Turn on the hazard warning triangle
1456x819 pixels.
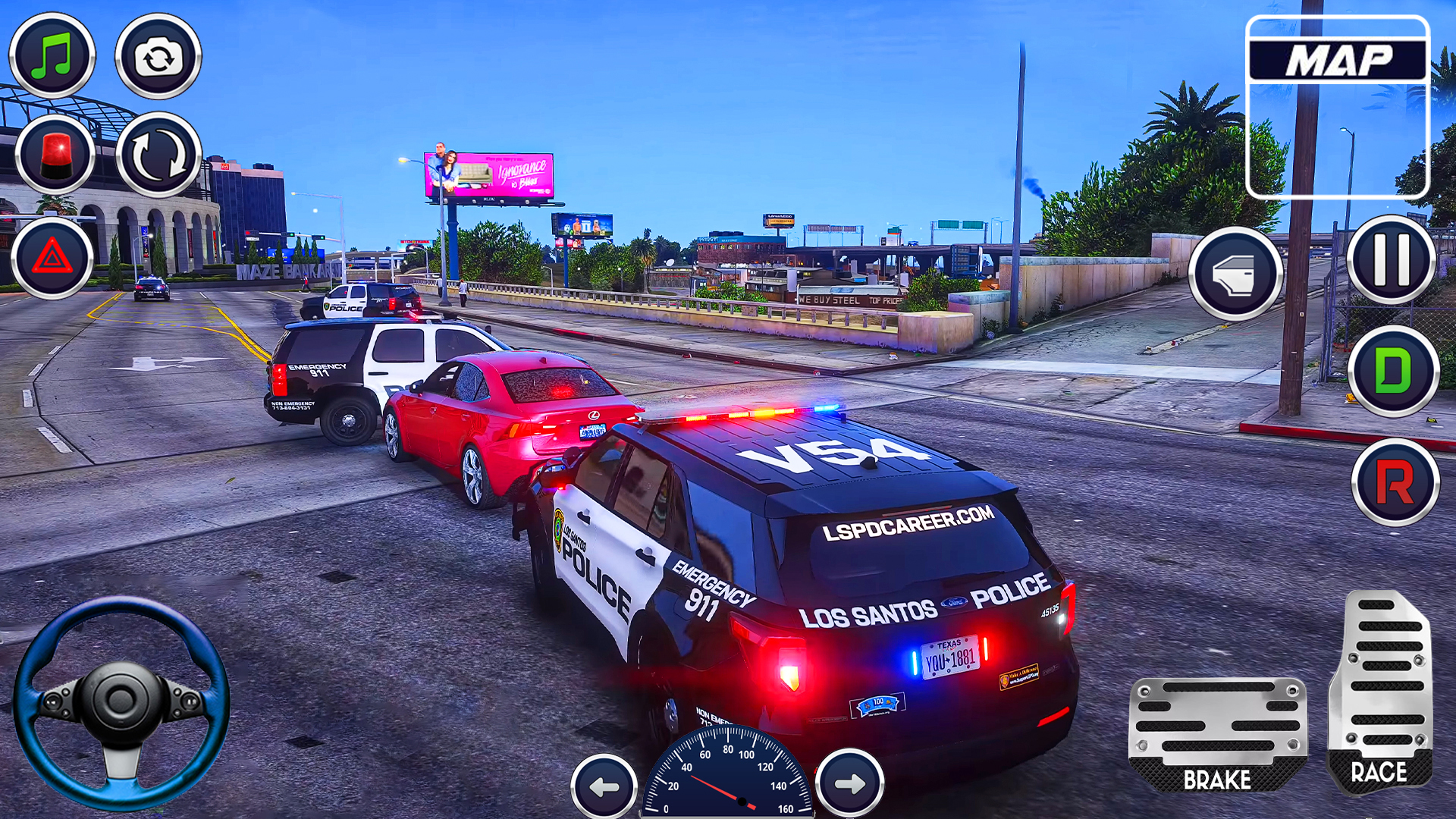[x=52, y=258]
